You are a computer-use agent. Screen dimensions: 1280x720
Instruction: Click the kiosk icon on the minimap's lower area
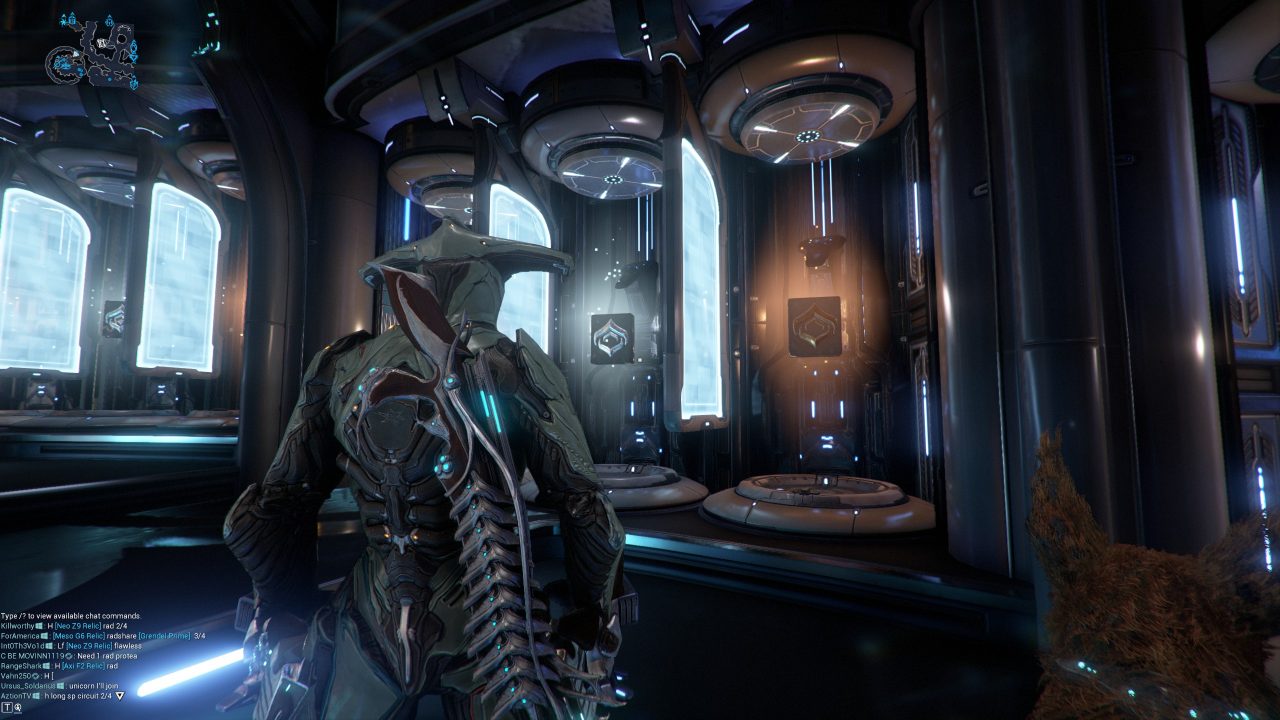tap(134, 83)
